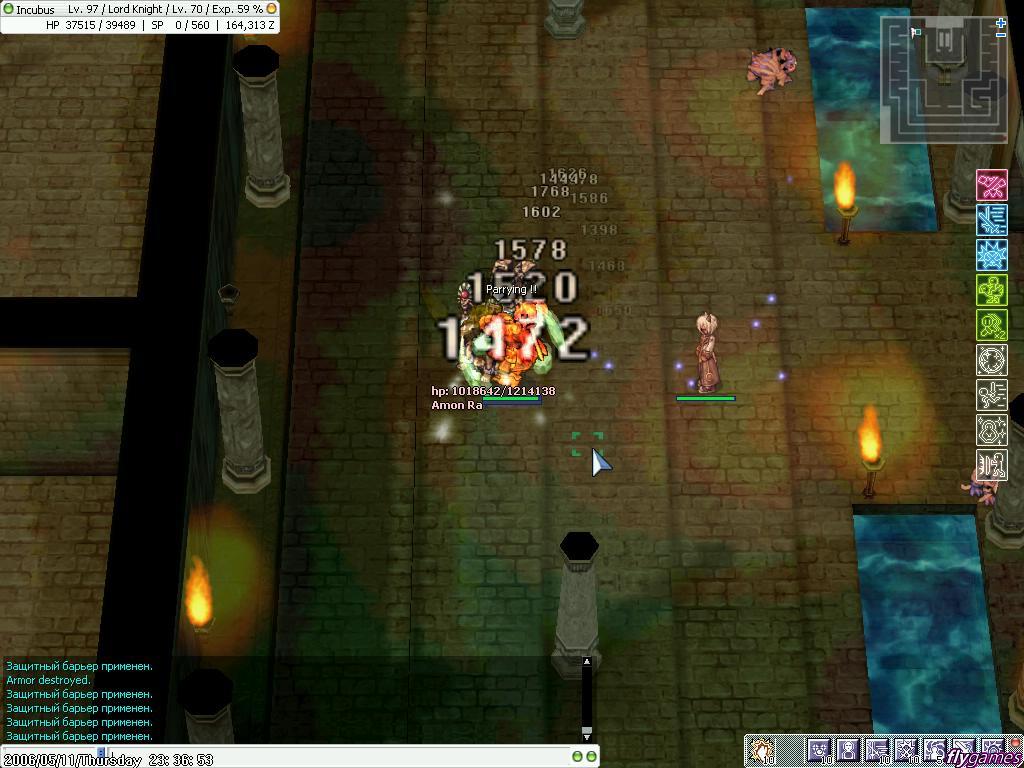Click the chat log scrollbar
The image size is (1024, 768).
[x=587, y=698]
